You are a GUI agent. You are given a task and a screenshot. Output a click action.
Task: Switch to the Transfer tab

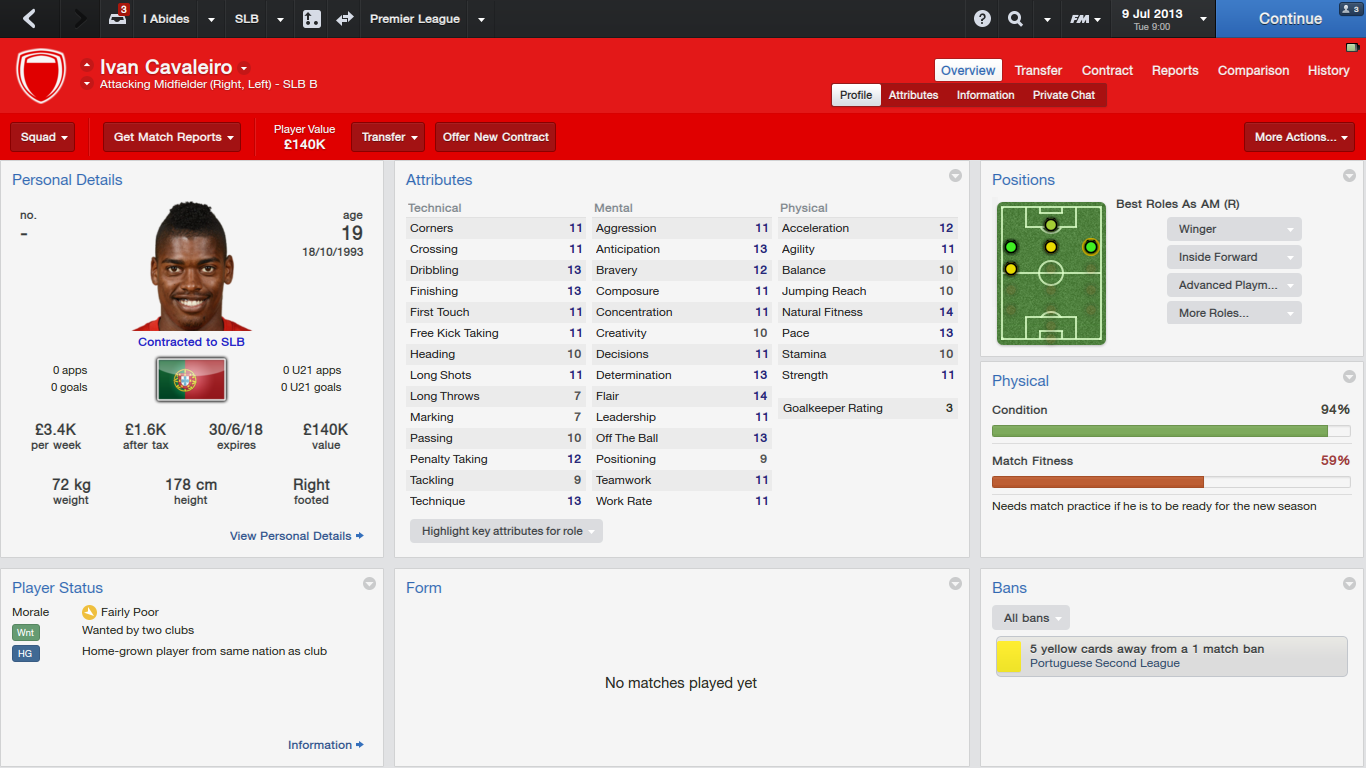(x=1038, y=70)
